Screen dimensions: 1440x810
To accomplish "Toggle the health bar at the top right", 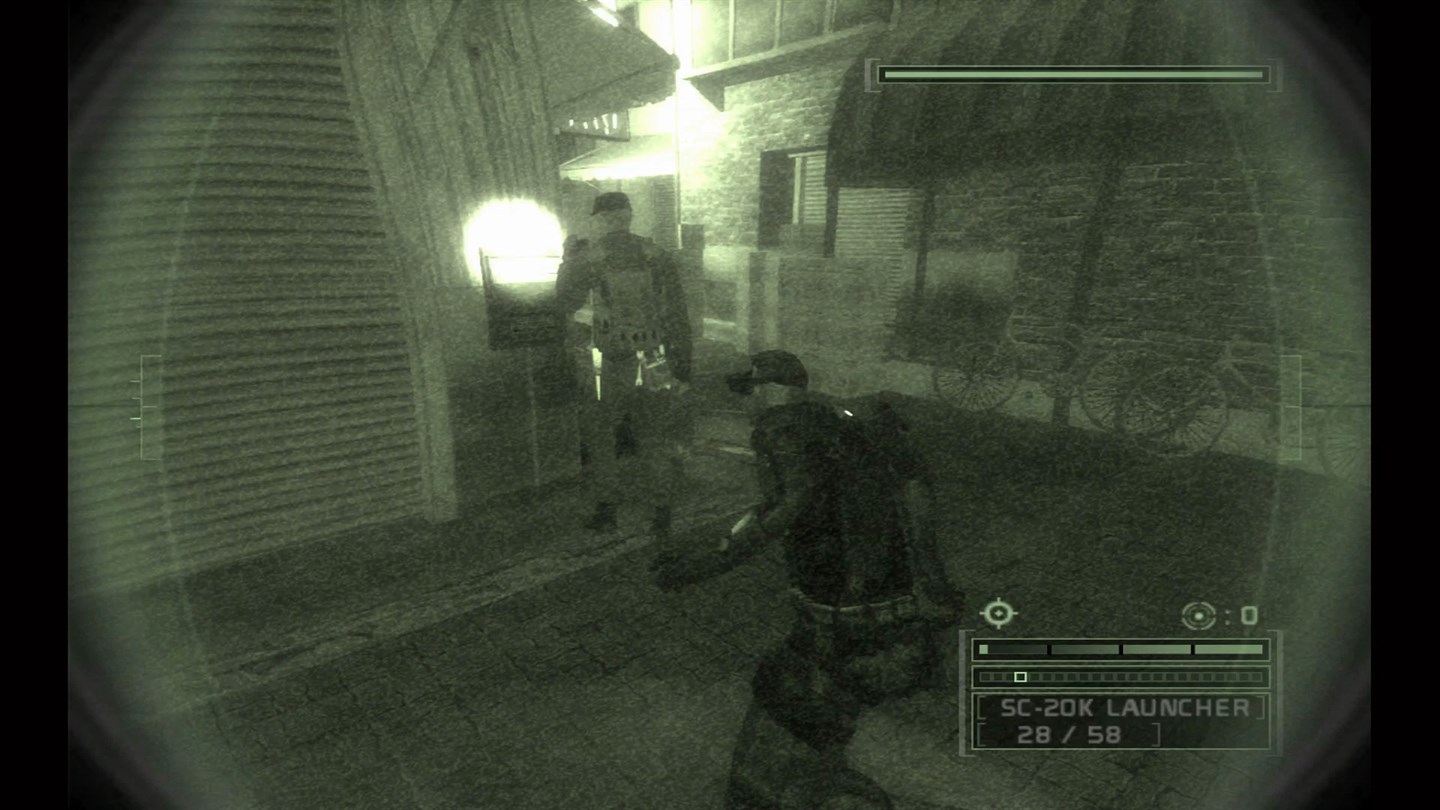I will [1075, 73].
